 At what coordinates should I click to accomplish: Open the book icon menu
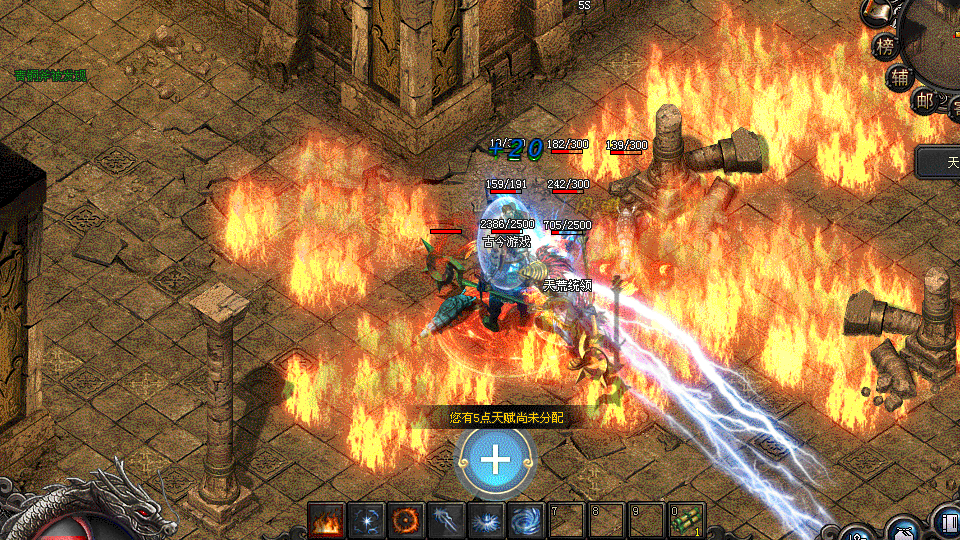[x=946, y=523]
